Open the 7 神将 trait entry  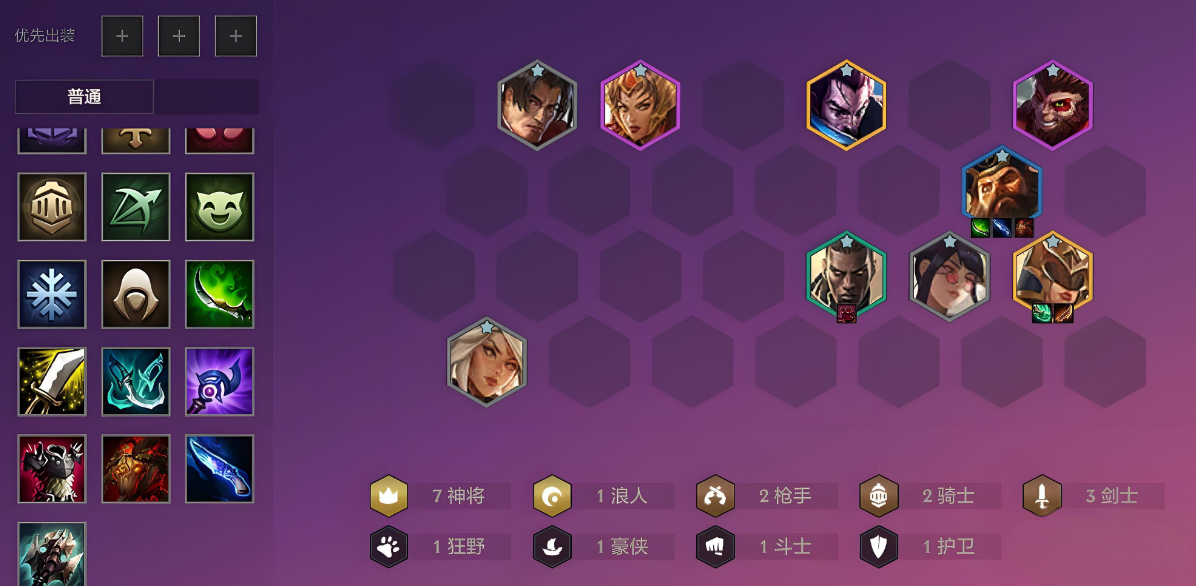[441, 496]
